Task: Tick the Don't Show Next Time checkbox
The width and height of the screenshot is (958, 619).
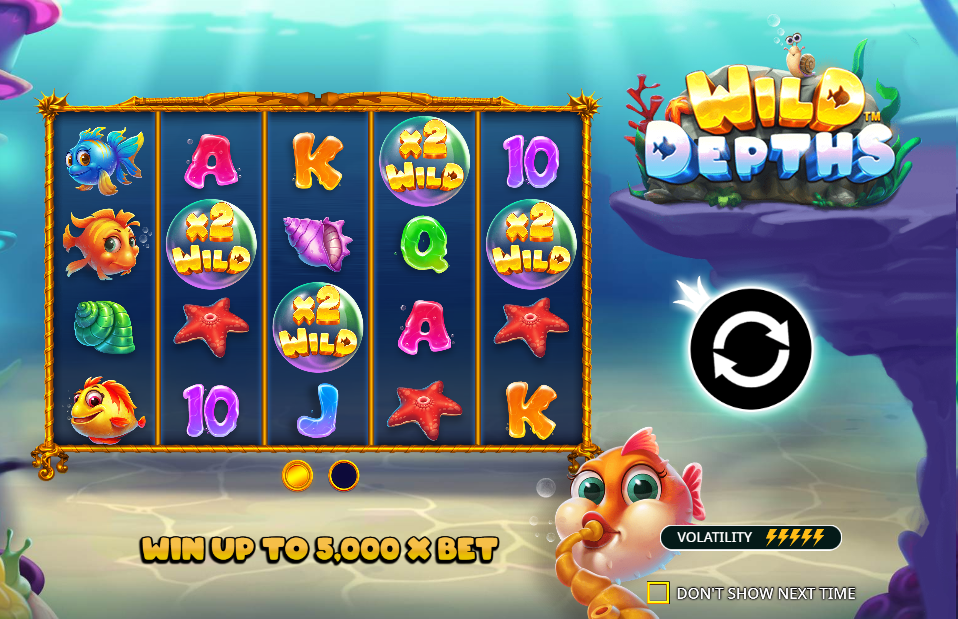Action: click(x=657, y=593)
